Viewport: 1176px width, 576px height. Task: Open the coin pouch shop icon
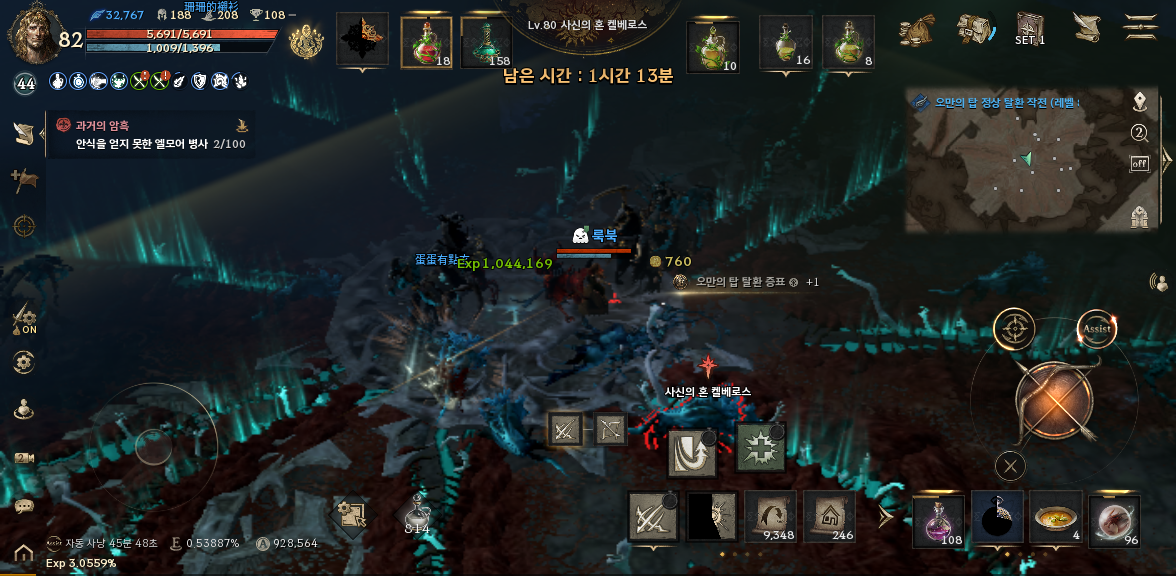coord(916,28)
